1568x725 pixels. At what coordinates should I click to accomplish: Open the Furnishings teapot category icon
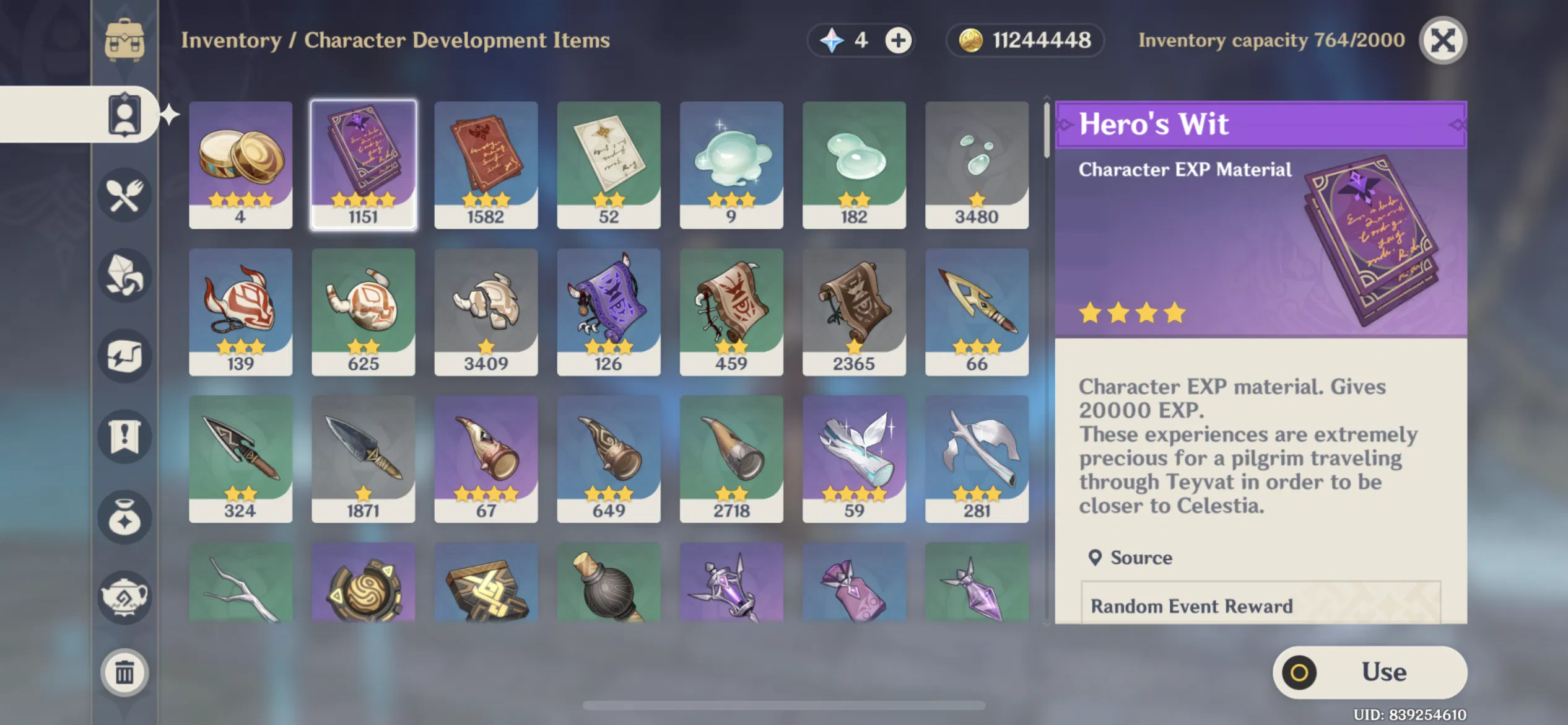[124, 598]
